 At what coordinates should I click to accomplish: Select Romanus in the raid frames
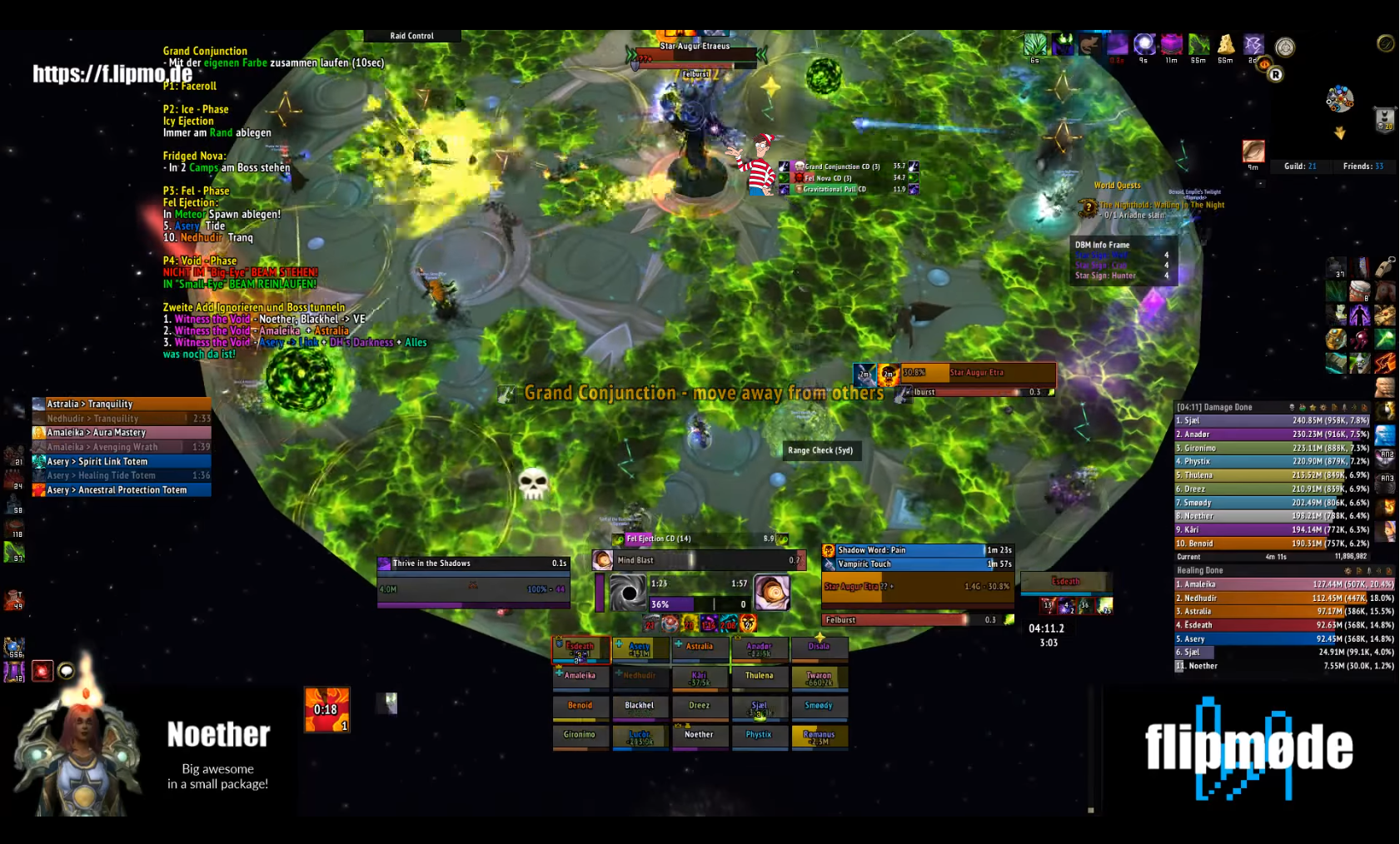819,737
